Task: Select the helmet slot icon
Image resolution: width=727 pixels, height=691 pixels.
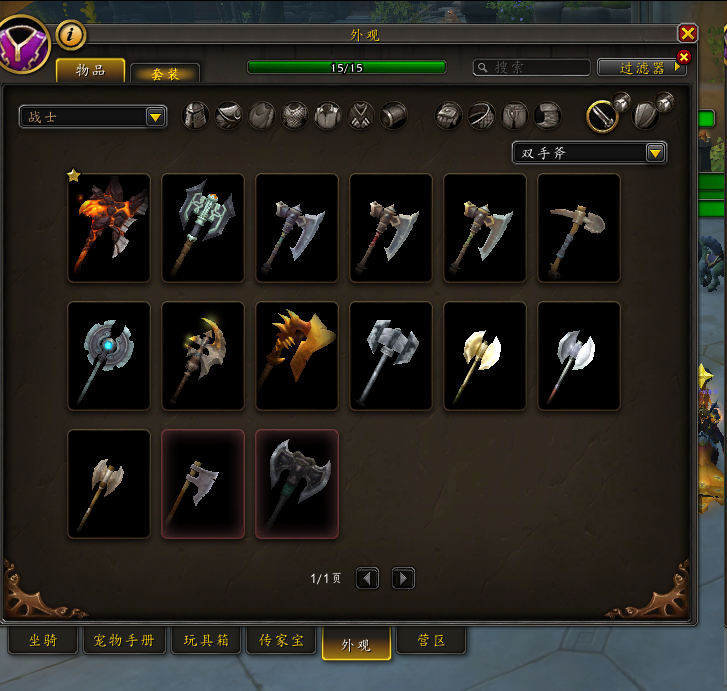Action: 196,116
